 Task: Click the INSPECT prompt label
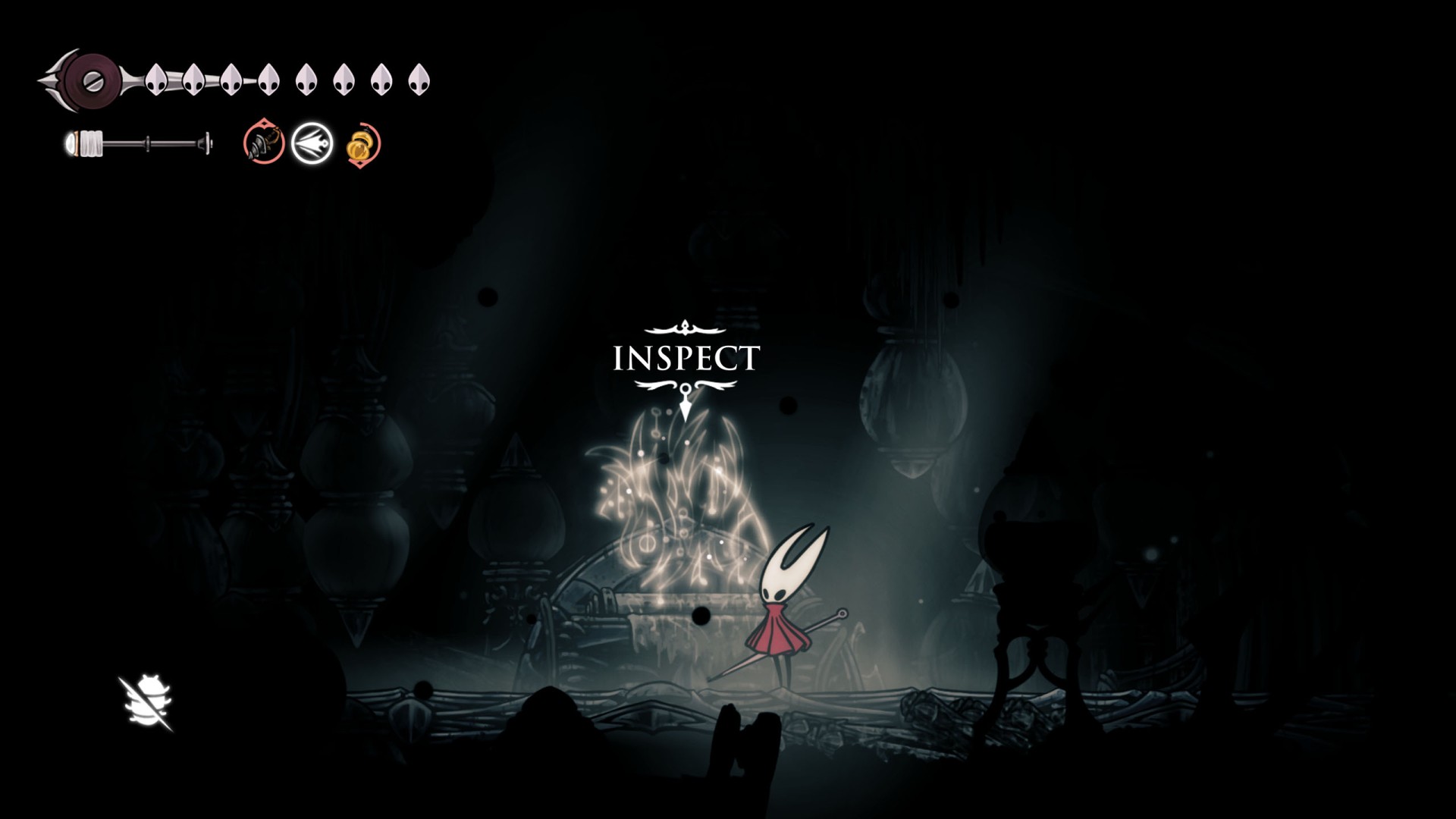(686, 358)
